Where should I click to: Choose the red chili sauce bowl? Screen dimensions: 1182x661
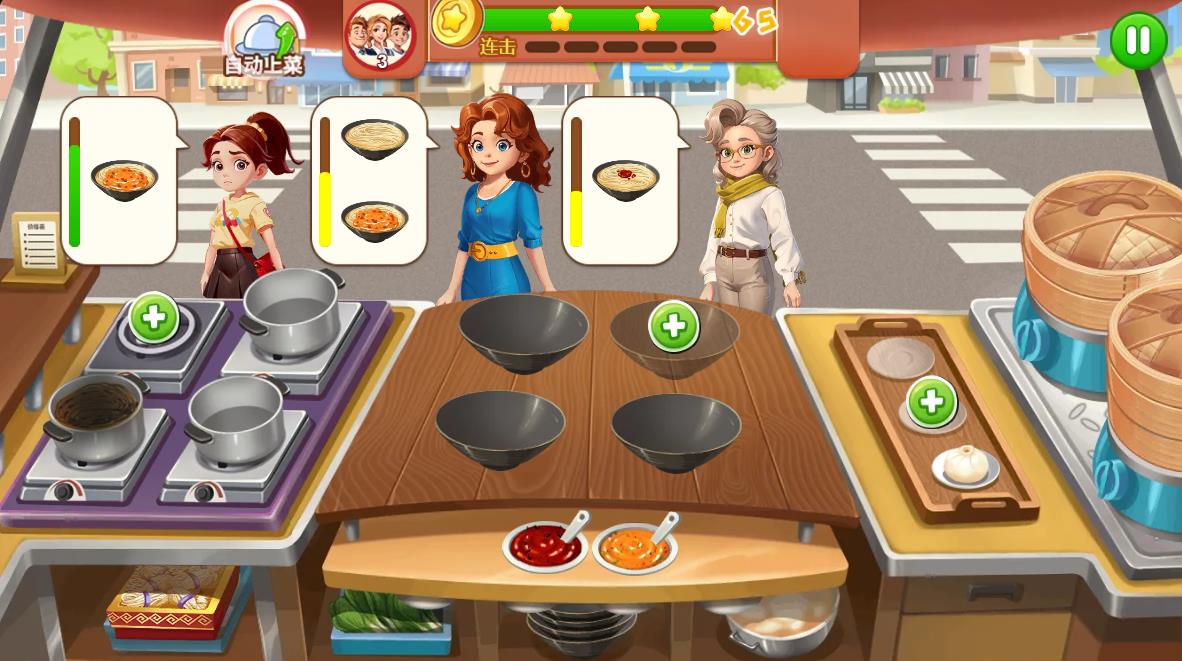[x=544, y=546]
